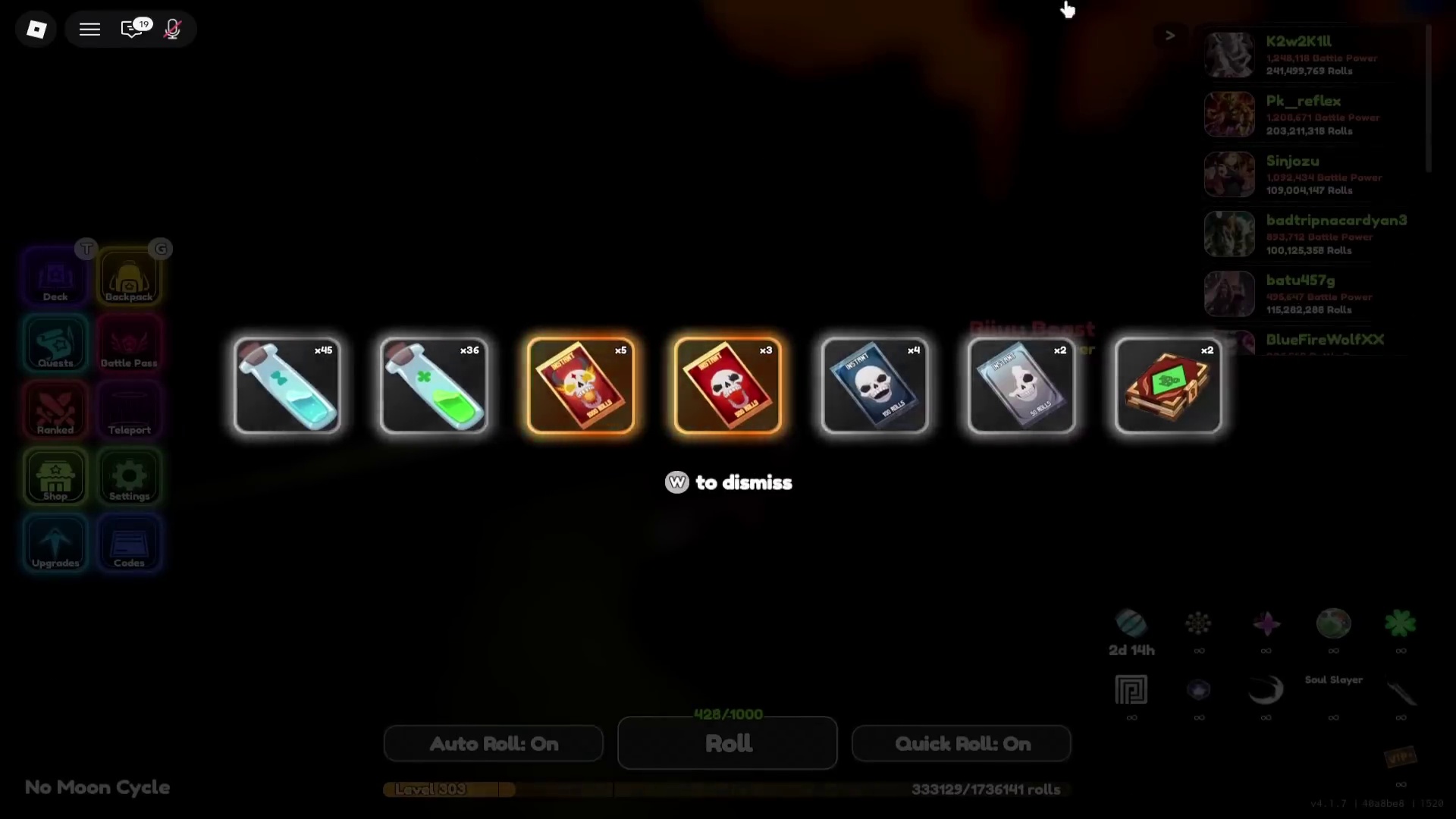Open the hamburger menu in top bar

[x=89, y=30]
